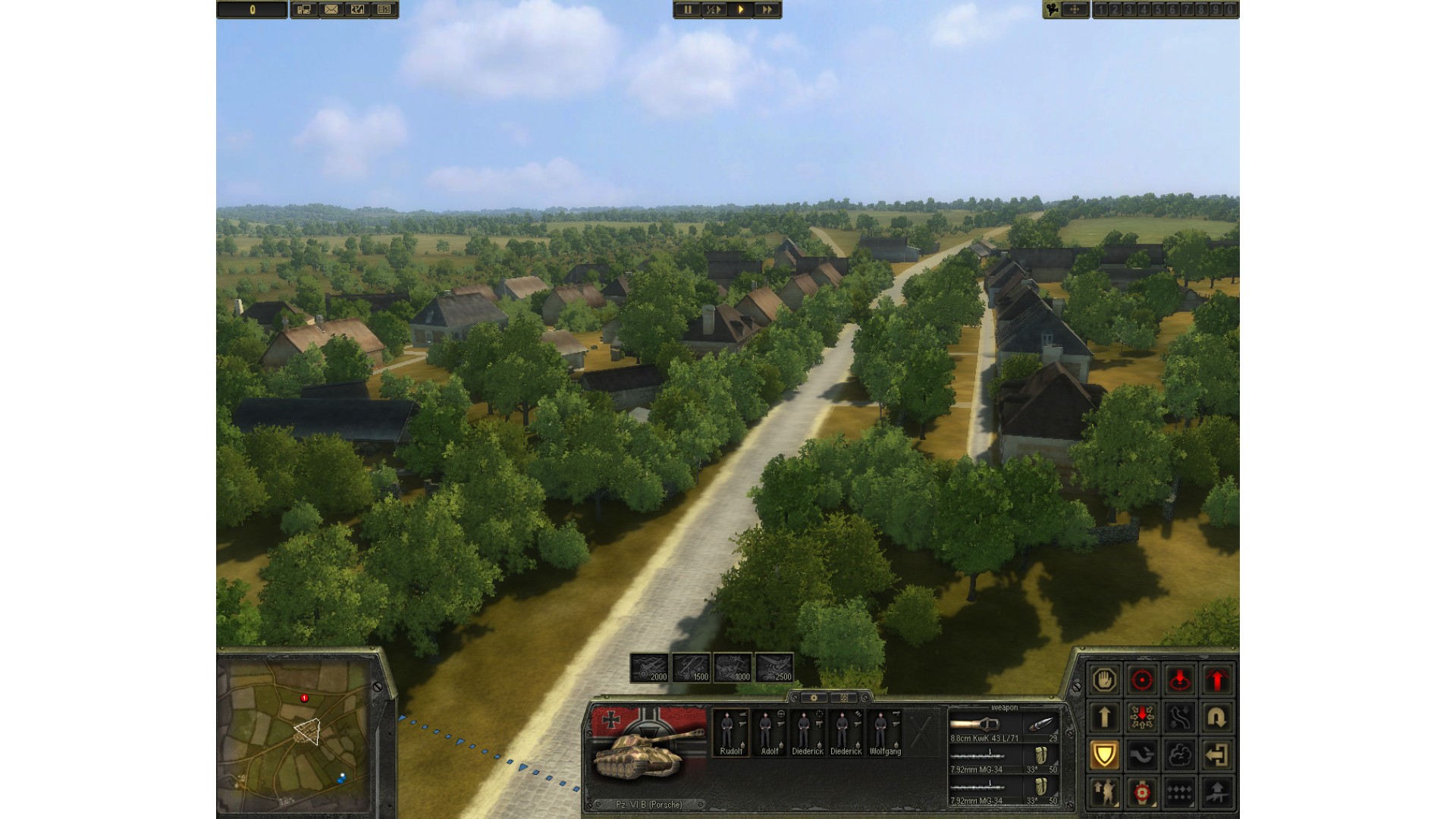
Task: Set game speed to half speed
Action: click(714, 10)
